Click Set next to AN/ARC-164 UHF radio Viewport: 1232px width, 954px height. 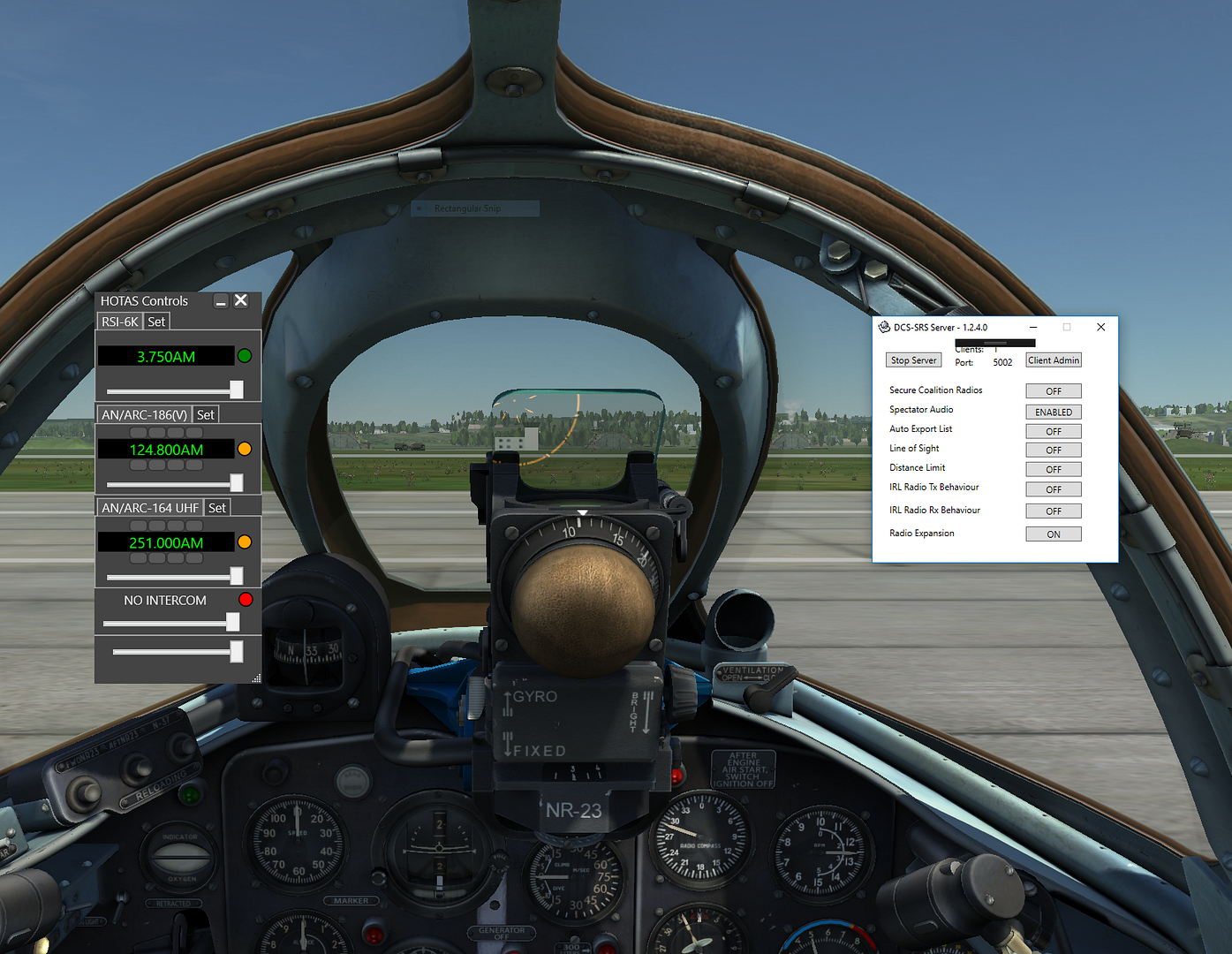click(x=217, y=508)
